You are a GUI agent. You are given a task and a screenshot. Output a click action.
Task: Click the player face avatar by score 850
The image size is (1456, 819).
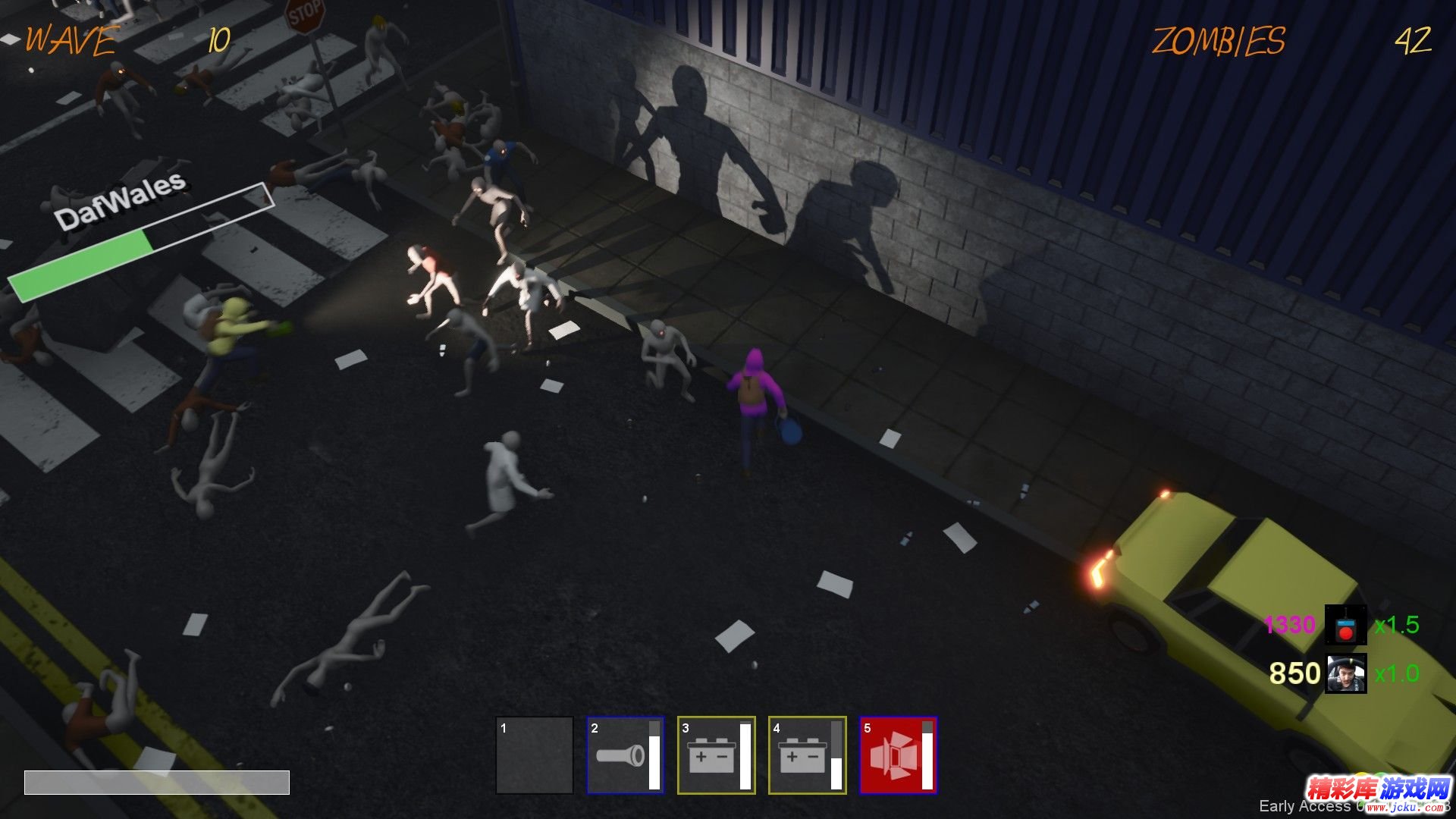1345,673
